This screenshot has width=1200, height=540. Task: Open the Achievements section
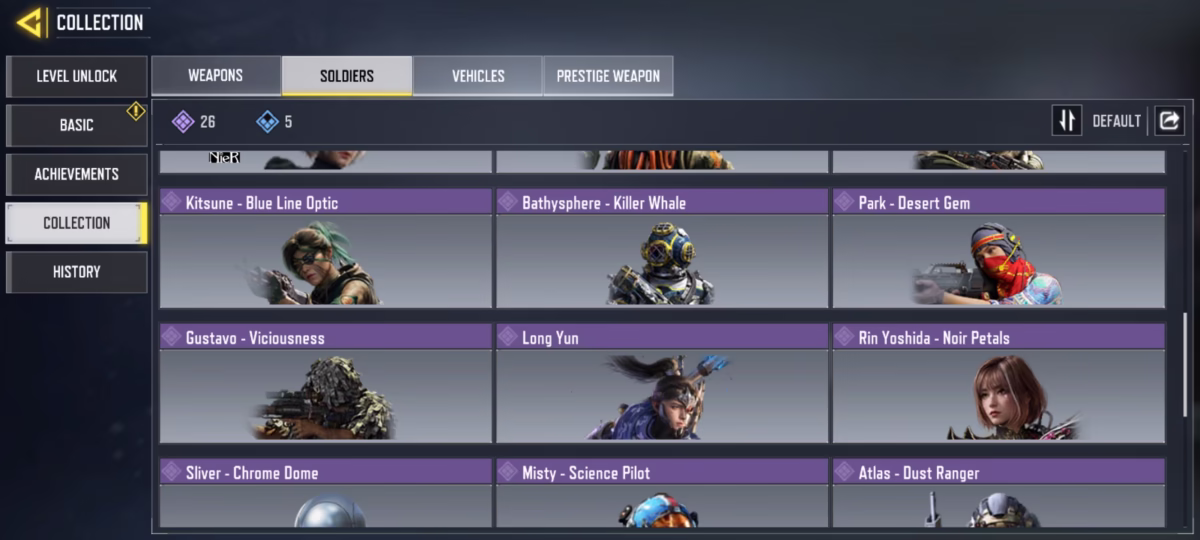pyautogui.click(x=76, y=174)
